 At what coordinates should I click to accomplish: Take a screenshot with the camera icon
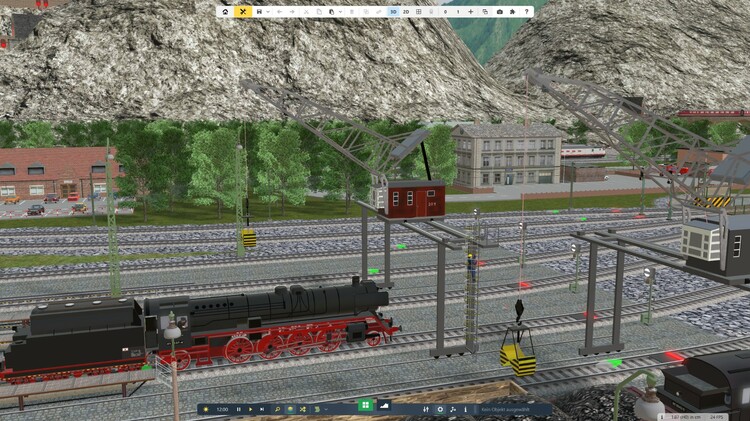pyautogui.click(x=499, y=12)
